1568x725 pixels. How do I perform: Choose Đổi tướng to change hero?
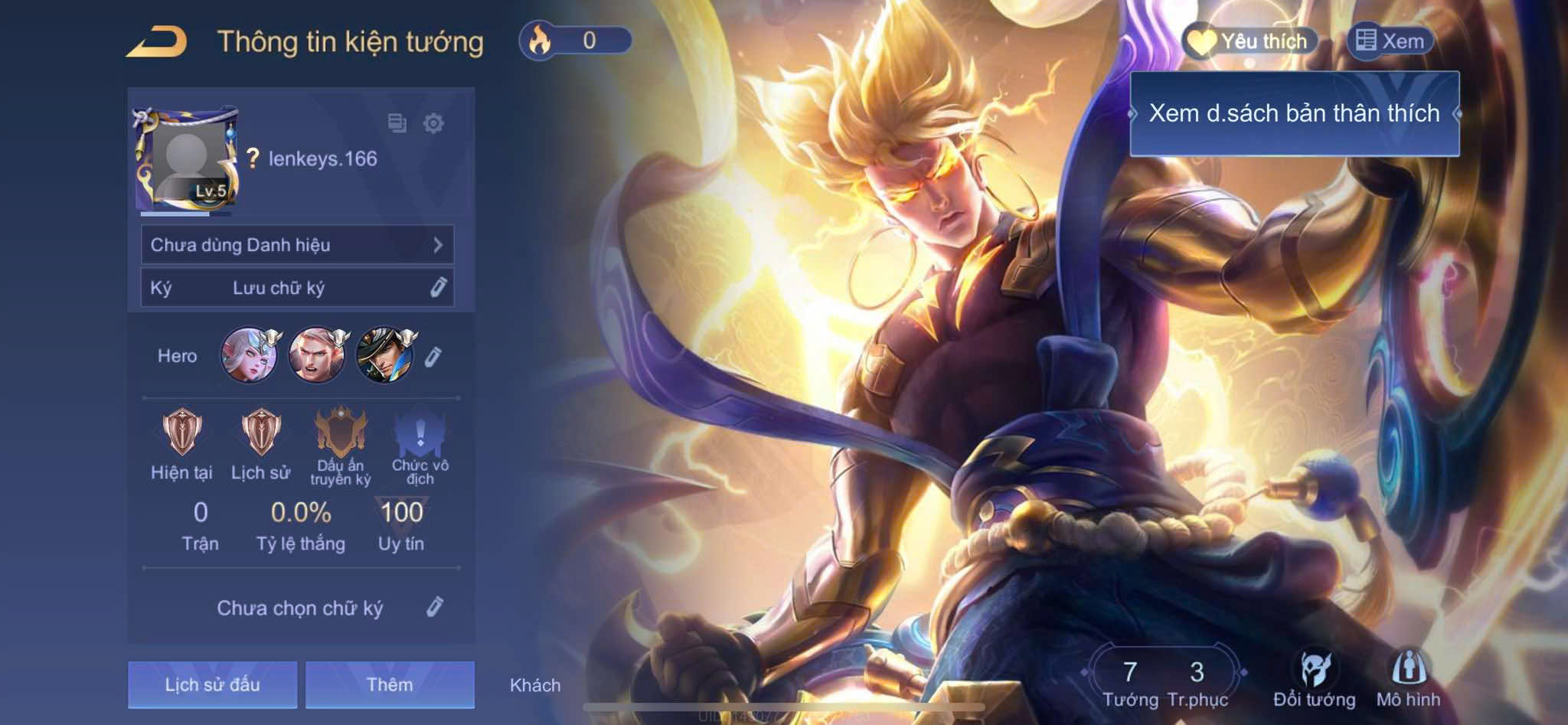[x=1315, y=678]
